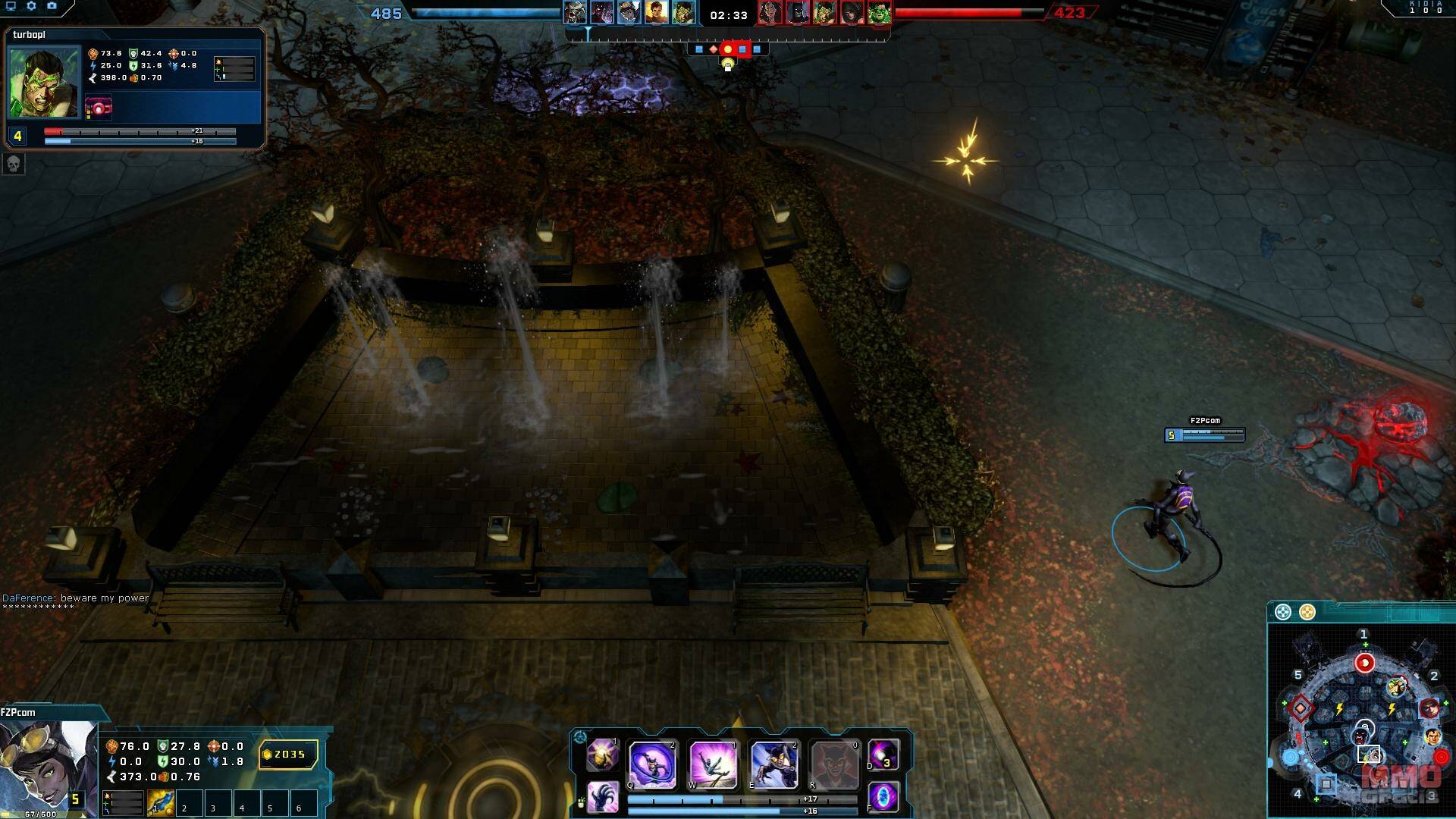Select the locked R ultimate ability
This screenshot has width=1456, height=819.
[833, 764]
